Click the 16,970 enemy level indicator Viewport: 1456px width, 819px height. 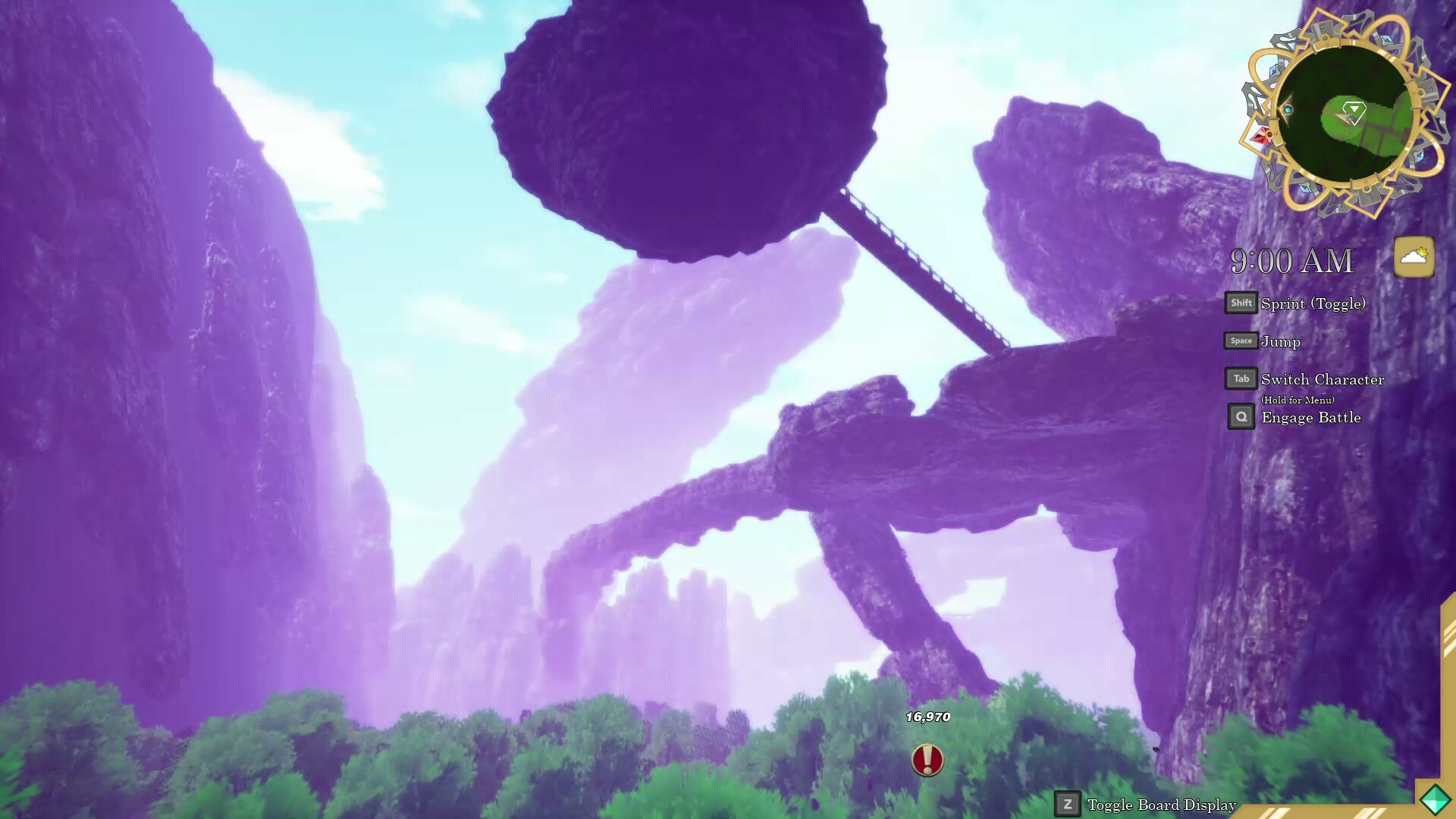tap(927, 715)
